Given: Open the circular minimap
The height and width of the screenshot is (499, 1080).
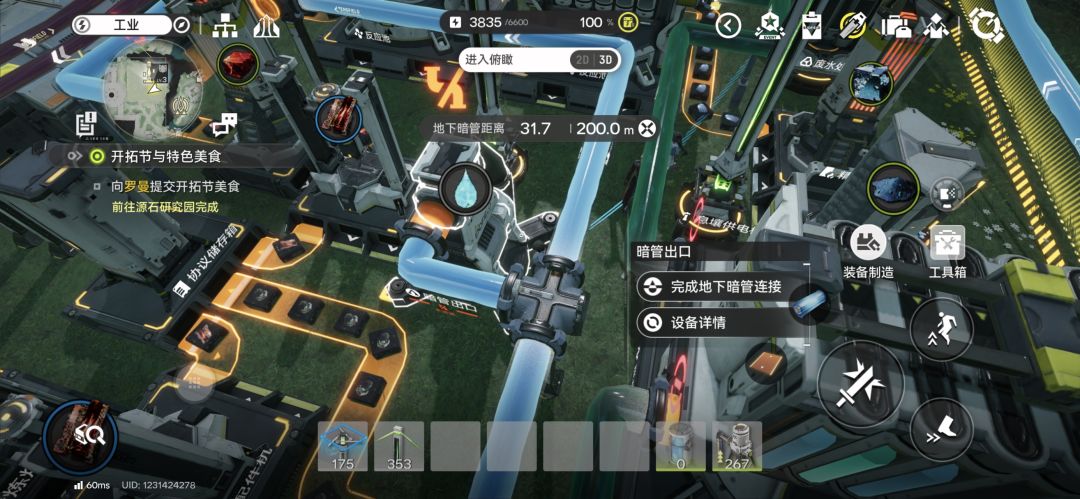Looking at the screenshot, I should point(153,90).
